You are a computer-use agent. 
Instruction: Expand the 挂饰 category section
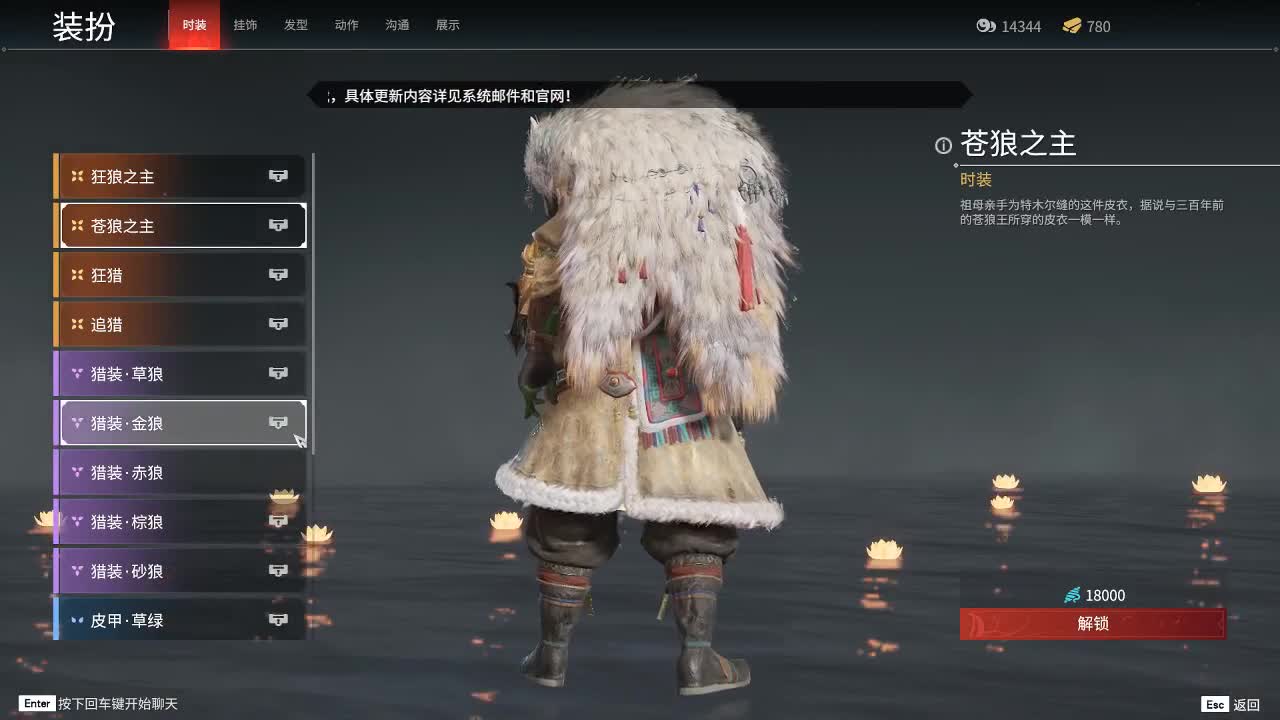(x=246, y=25)
